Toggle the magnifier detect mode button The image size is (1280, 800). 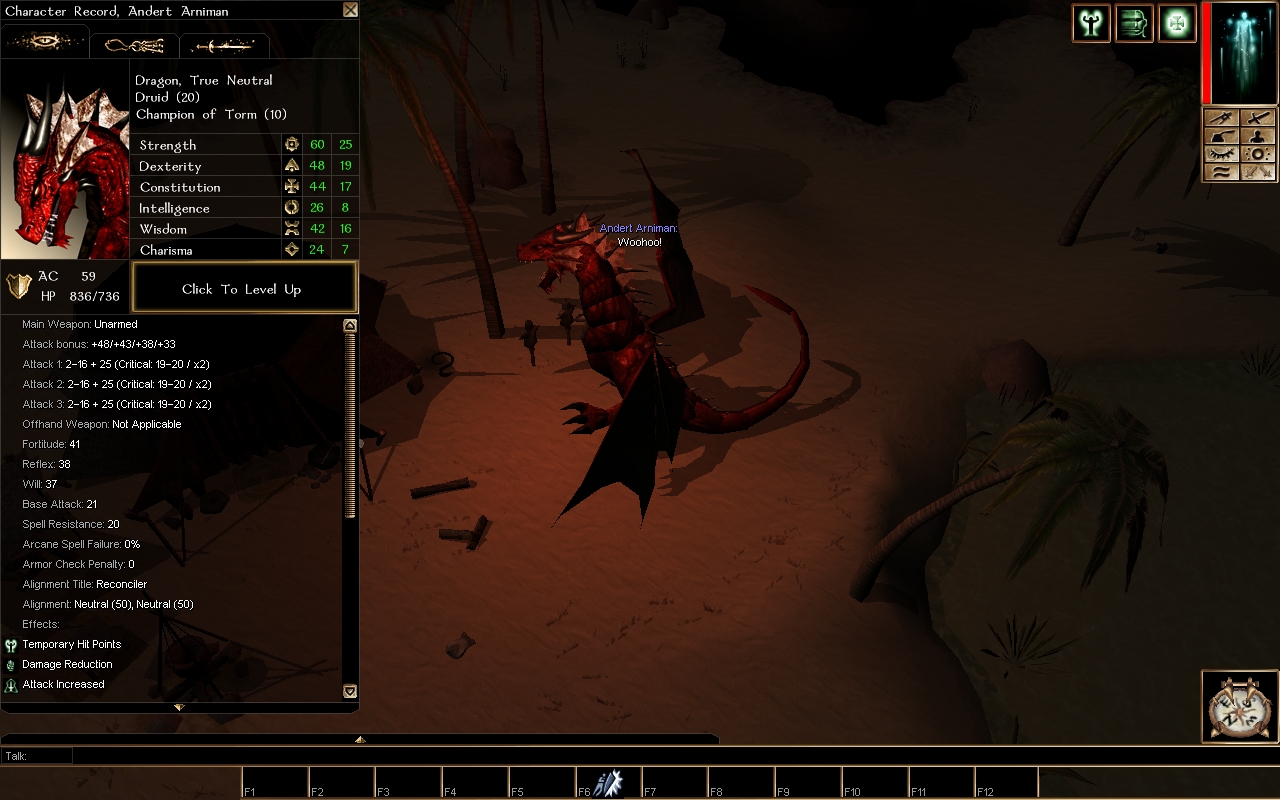(x=1258, y=154)
